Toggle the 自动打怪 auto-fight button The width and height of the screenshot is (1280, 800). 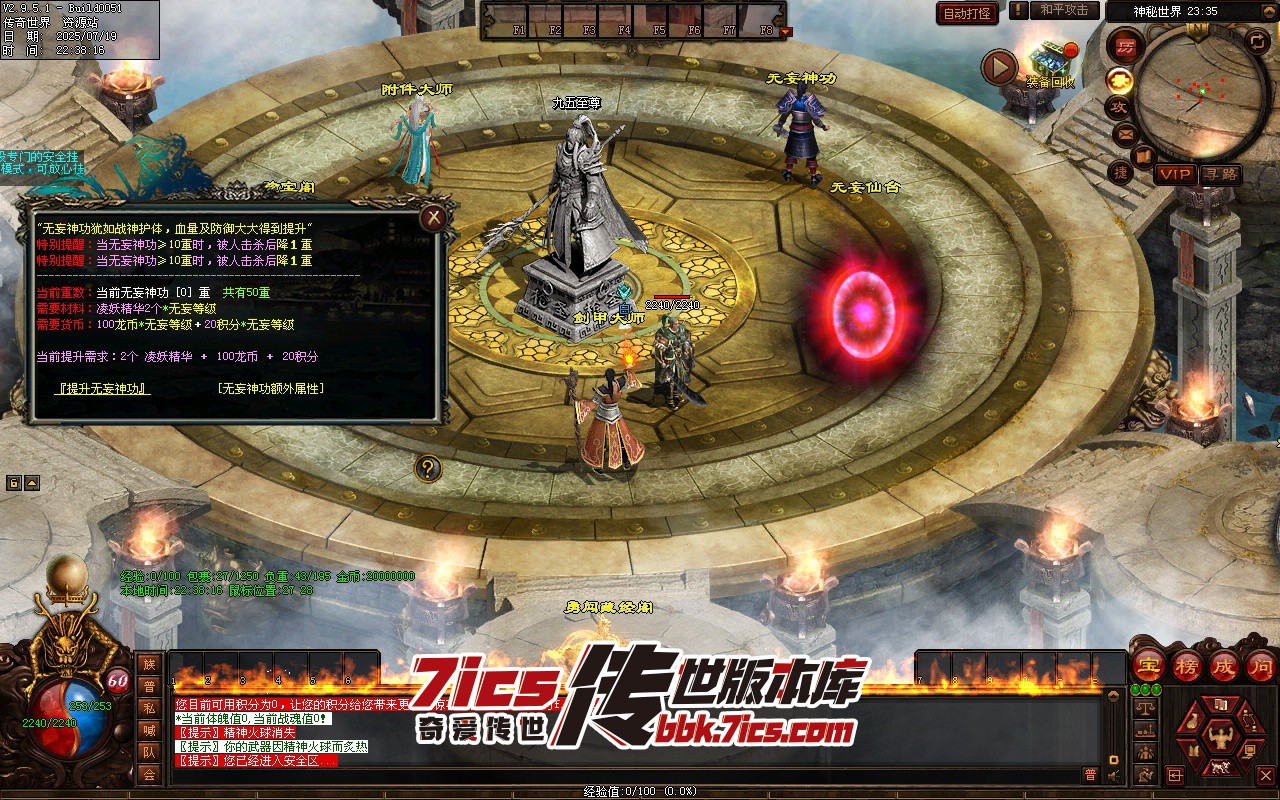coord(967,13)
